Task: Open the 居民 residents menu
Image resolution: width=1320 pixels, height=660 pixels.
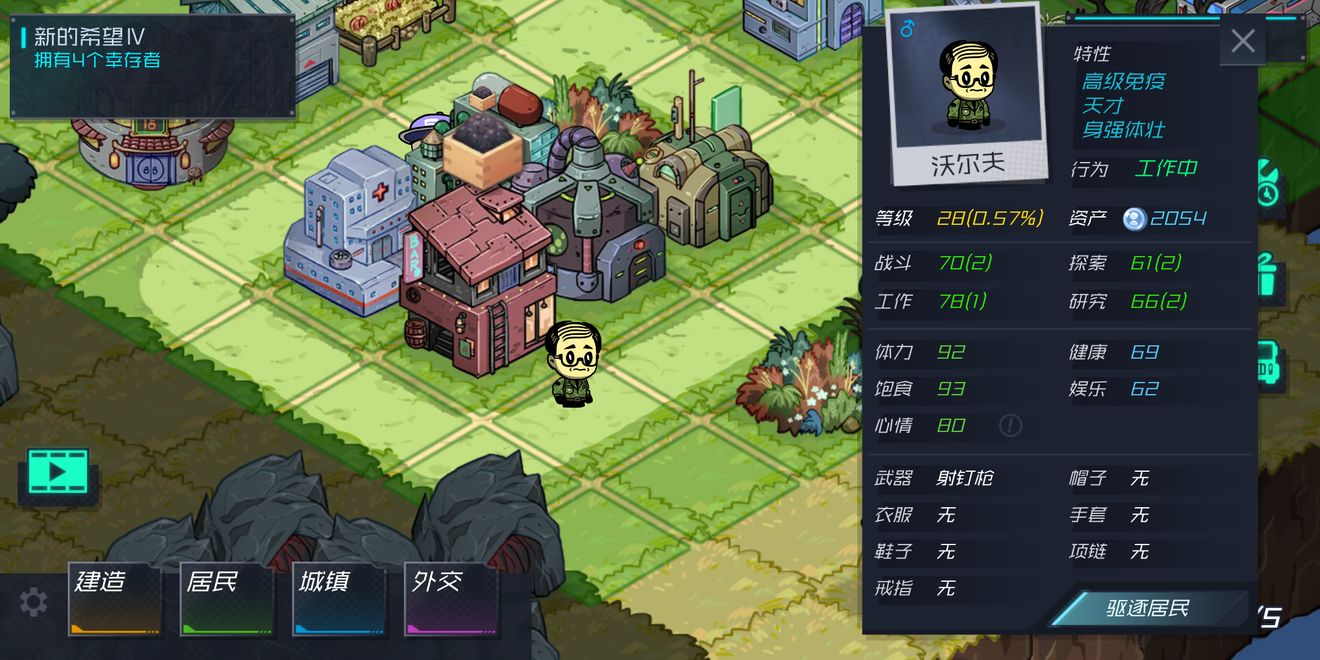Action: coord(226,598)
